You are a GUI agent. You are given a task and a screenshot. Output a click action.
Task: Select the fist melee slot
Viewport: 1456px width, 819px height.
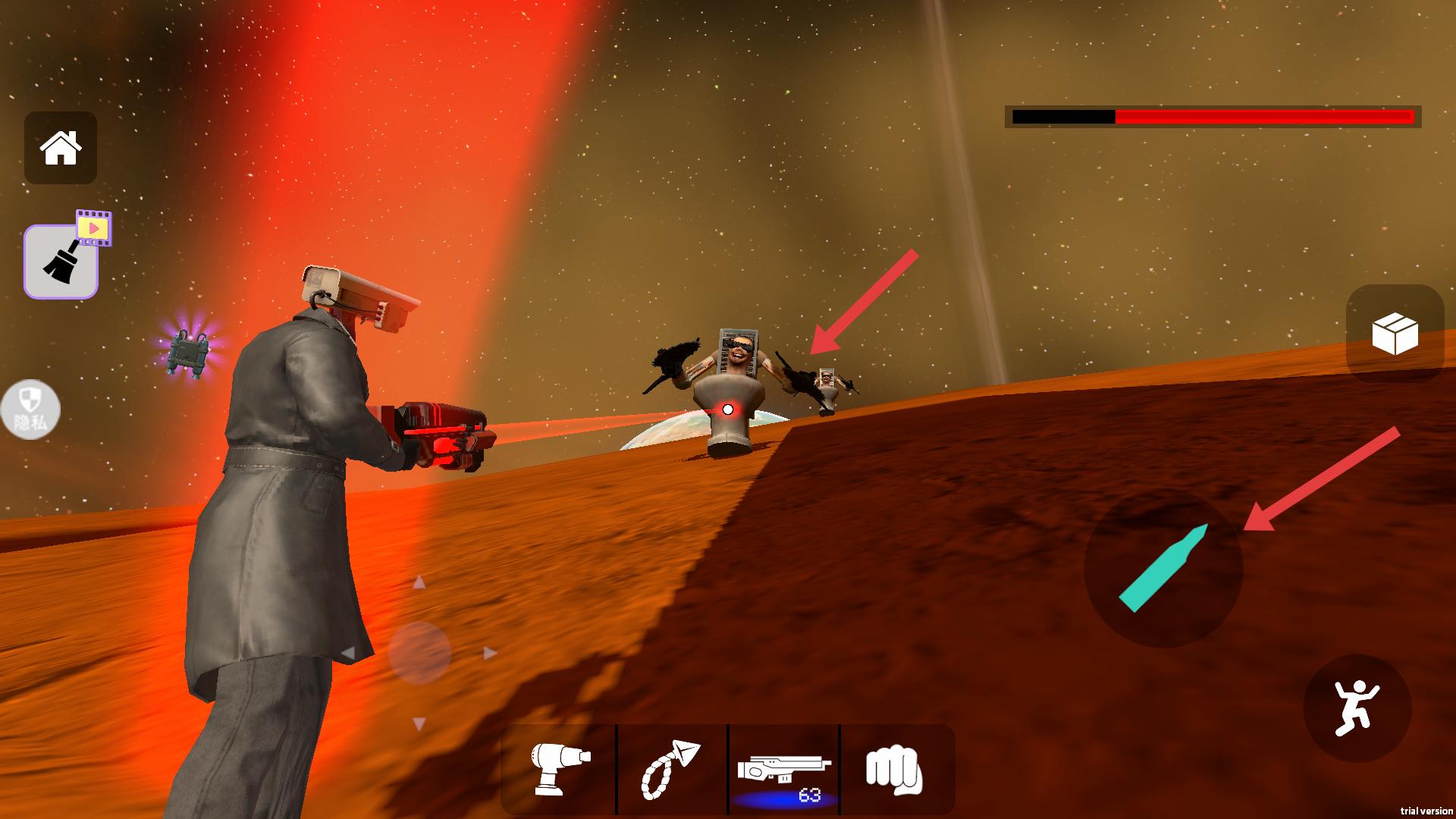[x=895, y=769]
